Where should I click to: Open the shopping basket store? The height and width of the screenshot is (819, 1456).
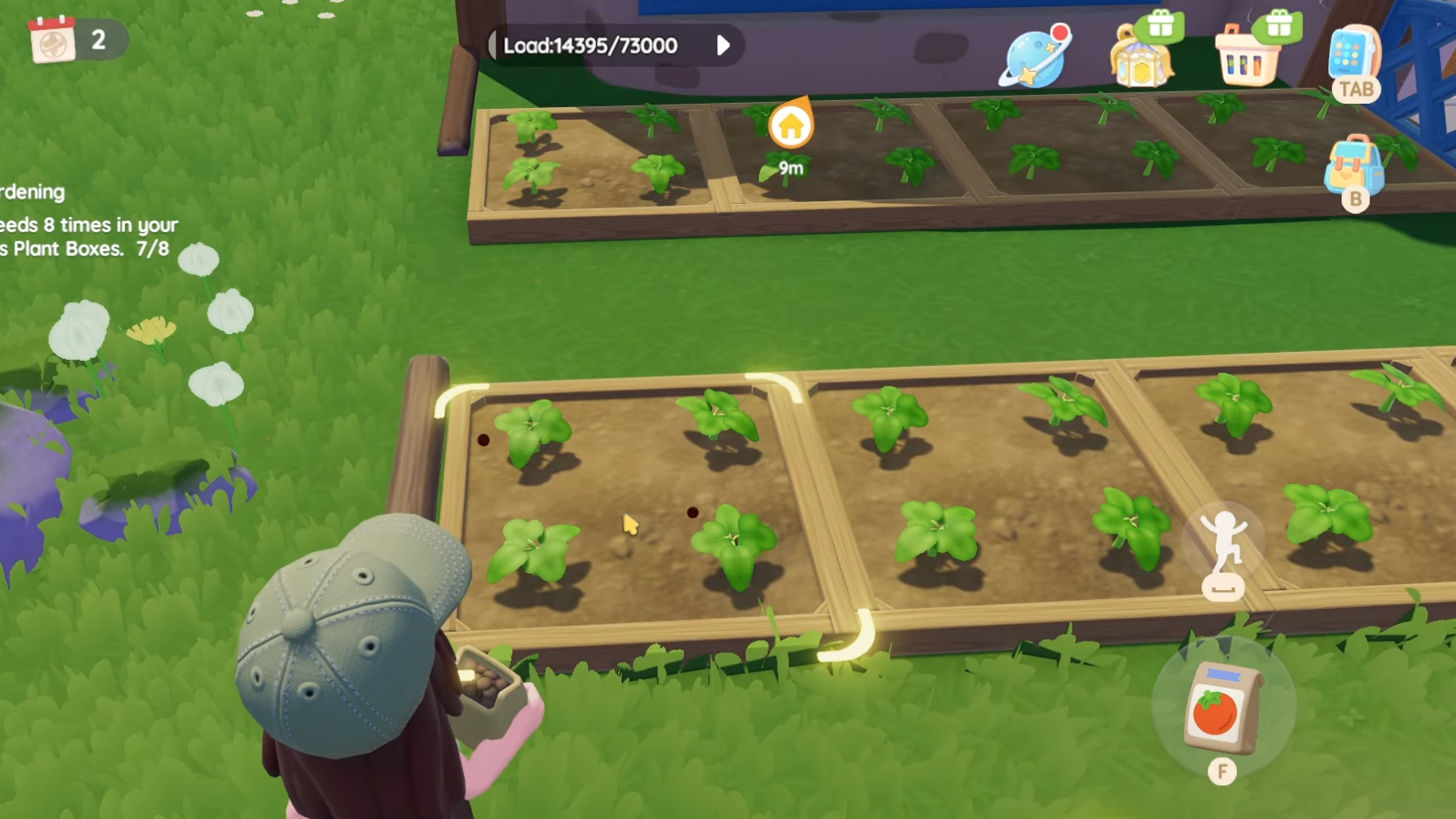[1249, 56]
